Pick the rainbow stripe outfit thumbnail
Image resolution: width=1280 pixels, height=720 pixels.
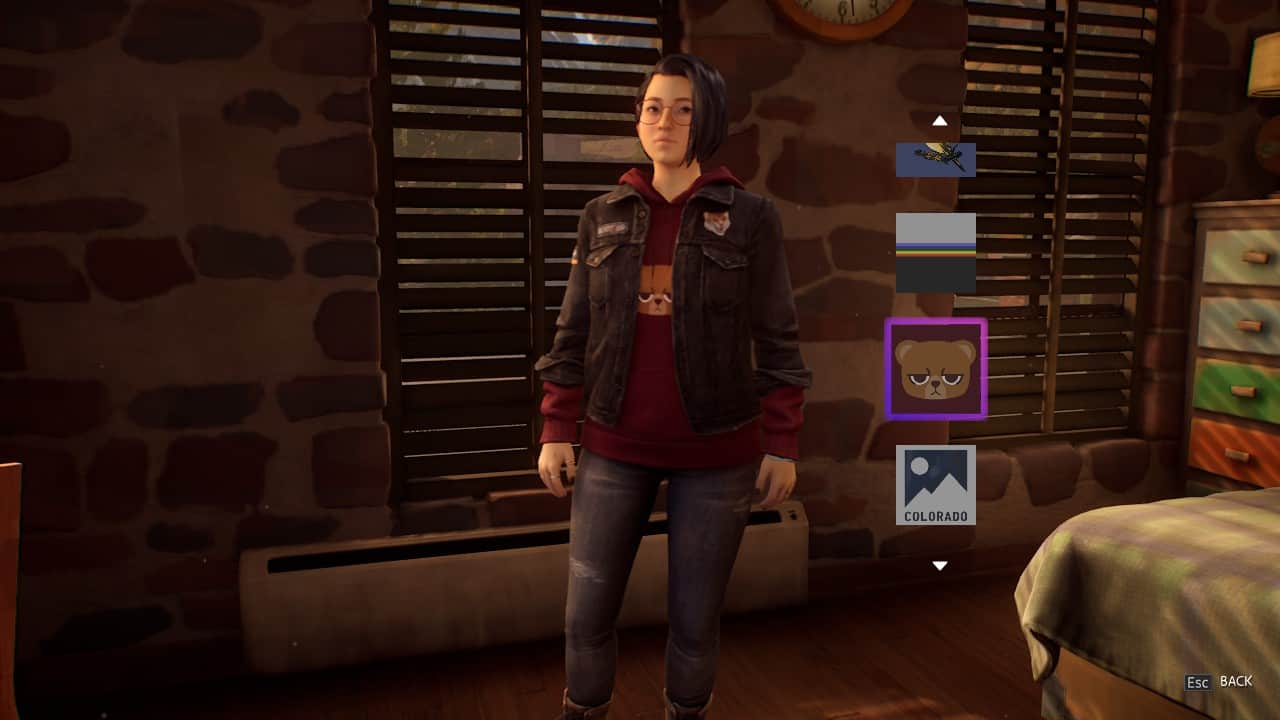(935, 252)
